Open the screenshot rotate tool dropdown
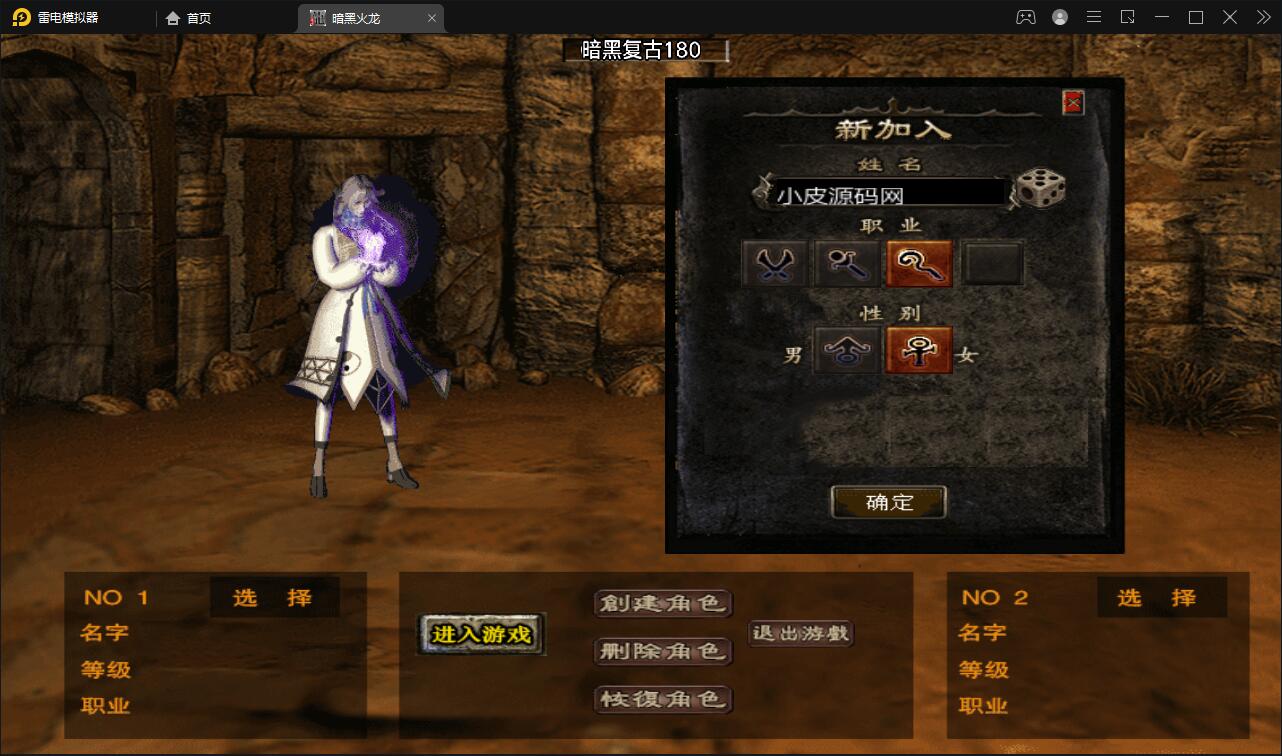Image resolution: width=1282 pixels, height=756 pixels. click(1126, 16)
